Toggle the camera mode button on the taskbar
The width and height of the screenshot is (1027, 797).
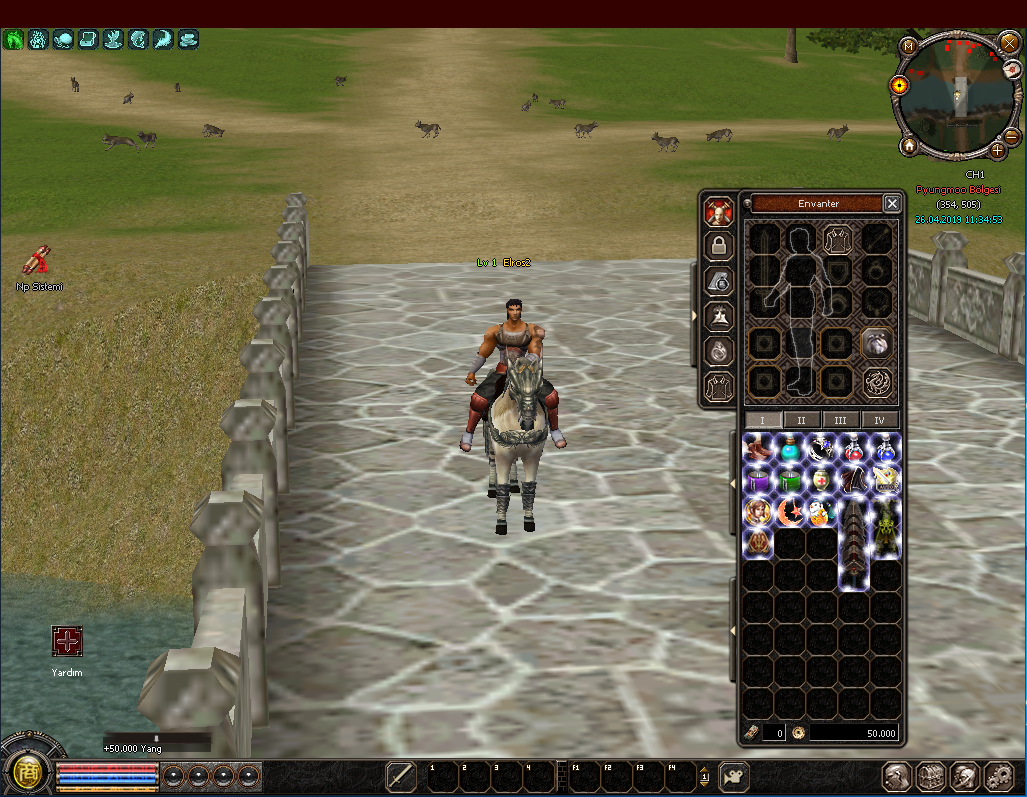point(733,776)
